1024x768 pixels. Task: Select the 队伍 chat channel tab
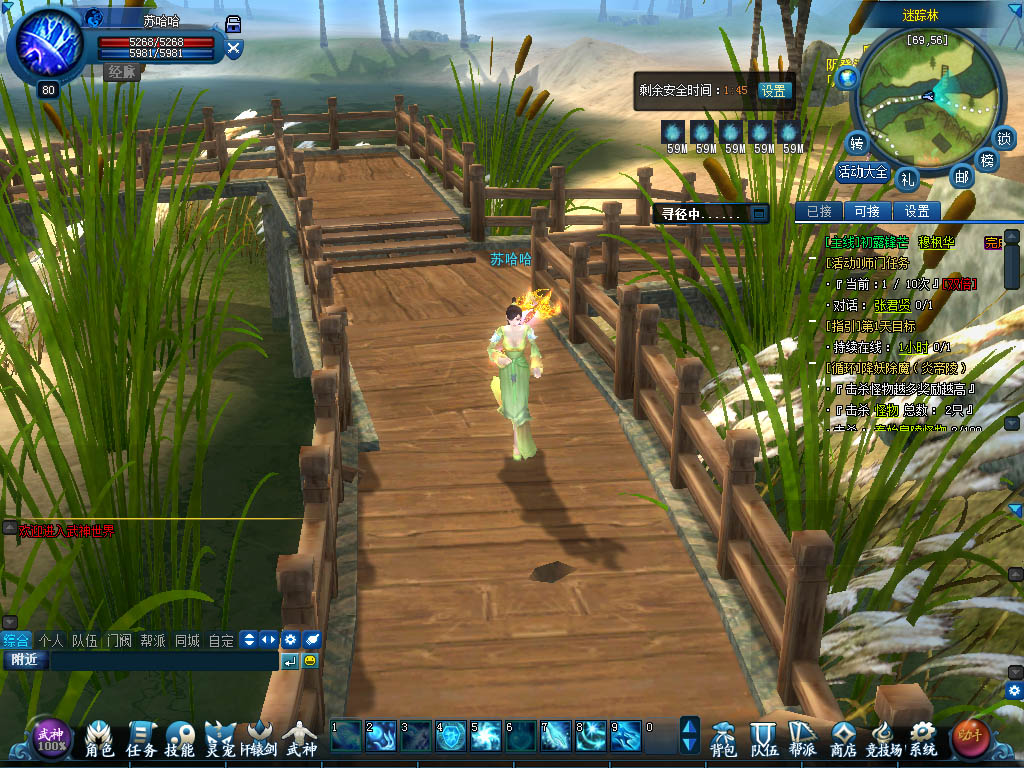[x=84, y=640]
